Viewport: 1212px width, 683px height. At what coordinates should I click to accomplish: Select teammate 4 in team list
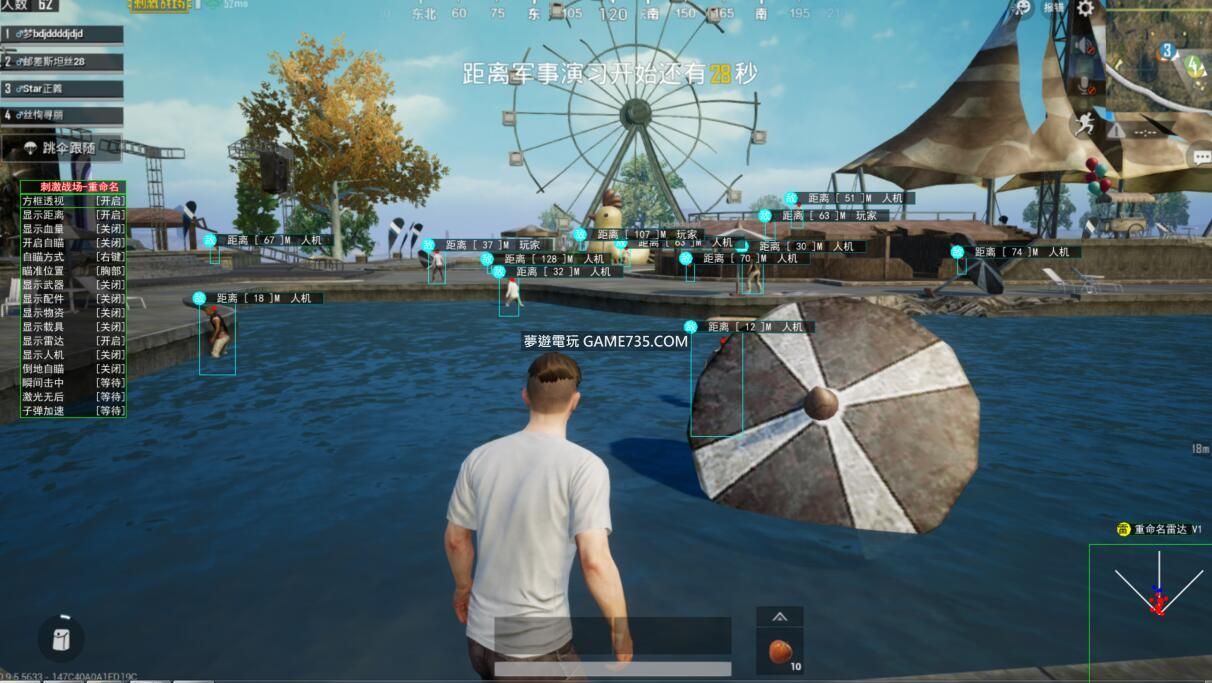[62, 115]
